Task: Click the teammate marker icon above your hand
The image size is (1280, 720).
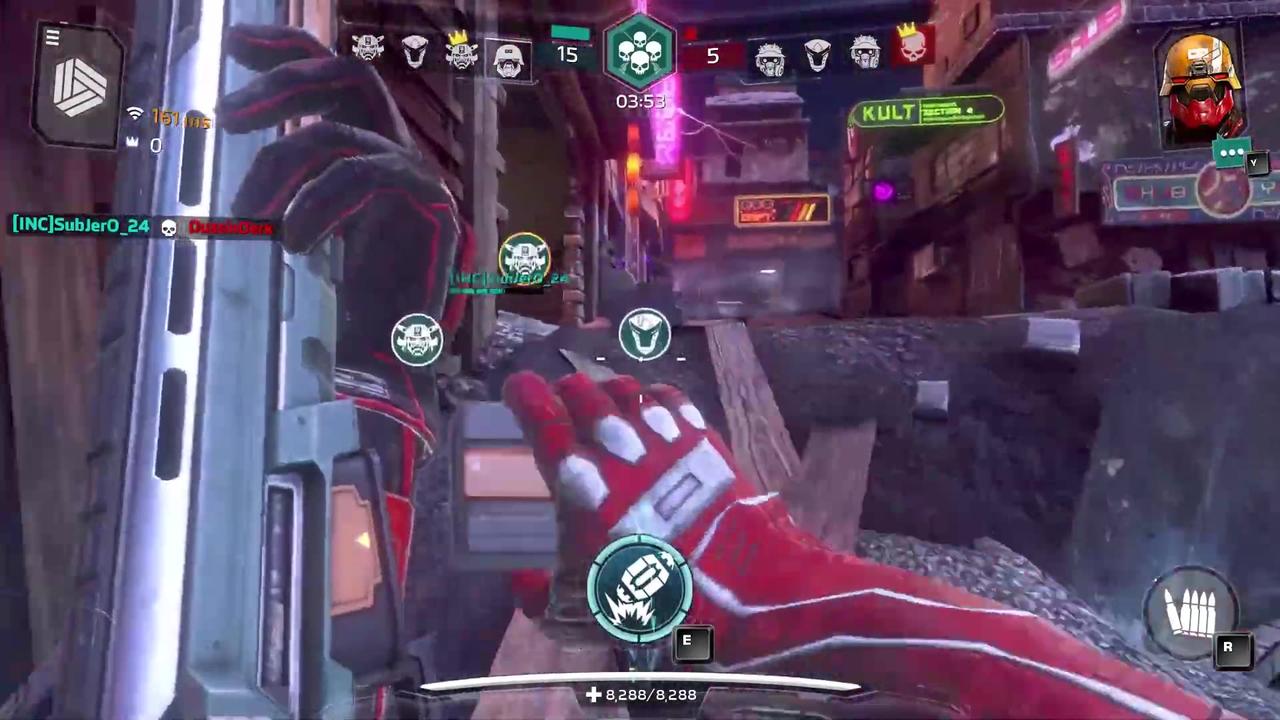Action: point(643,335)
